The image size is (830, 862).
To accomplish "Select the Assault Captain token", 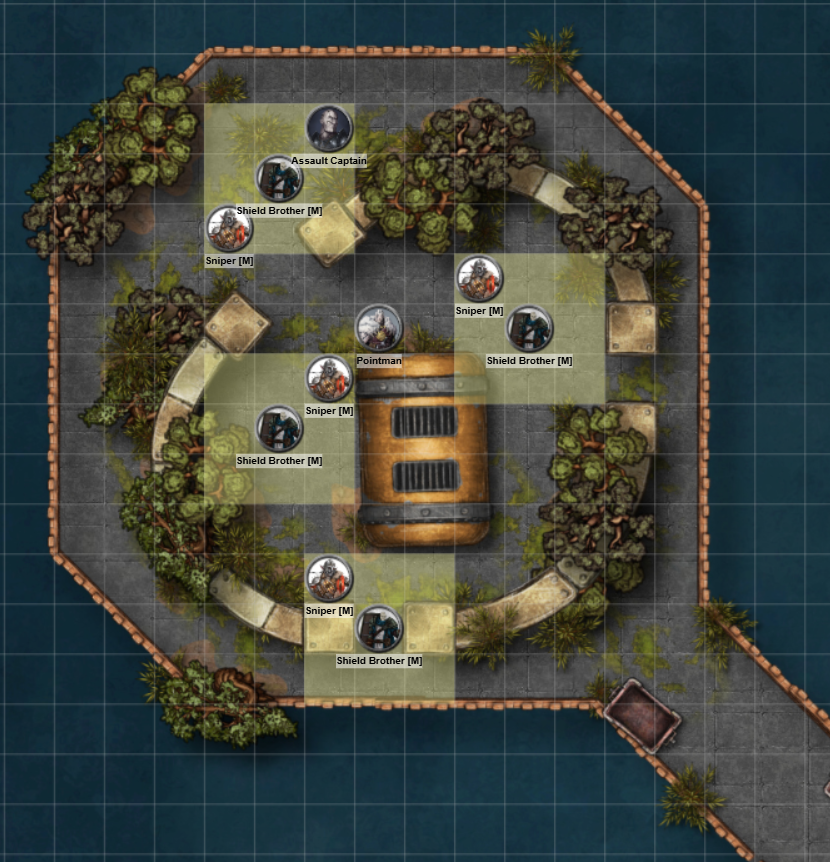I will pyautogui.click(x=329, y=128).
